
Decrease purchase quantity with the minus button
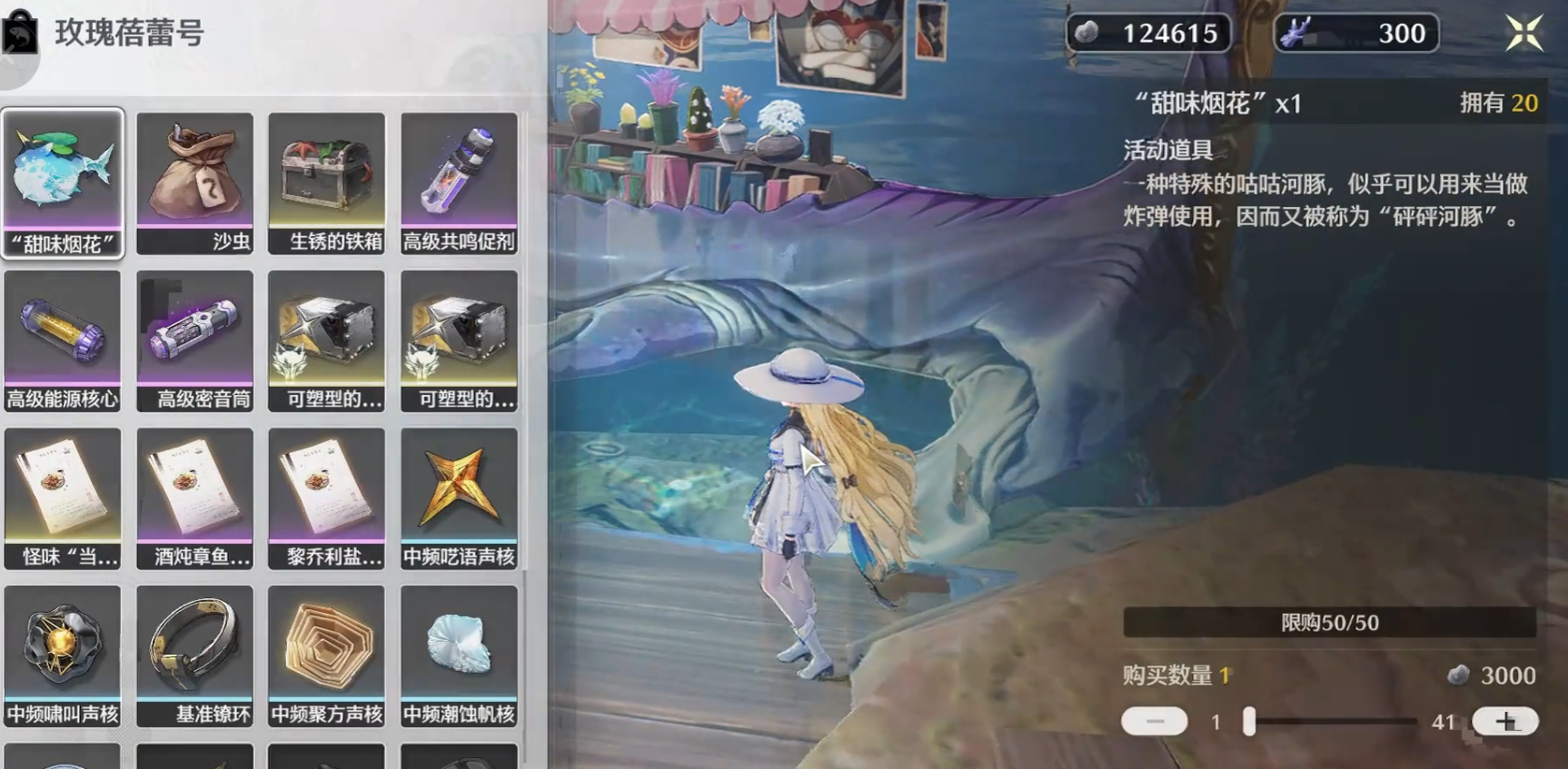1156,720
